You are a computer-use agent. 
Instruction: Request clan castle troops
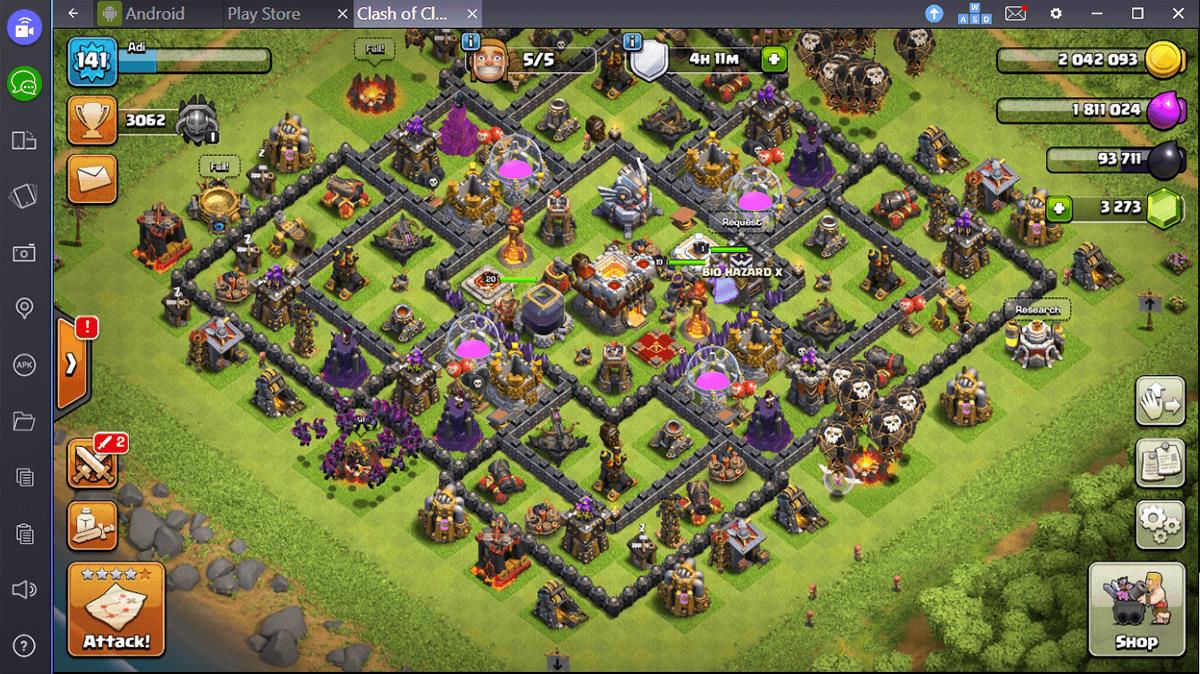coord(741,222)
